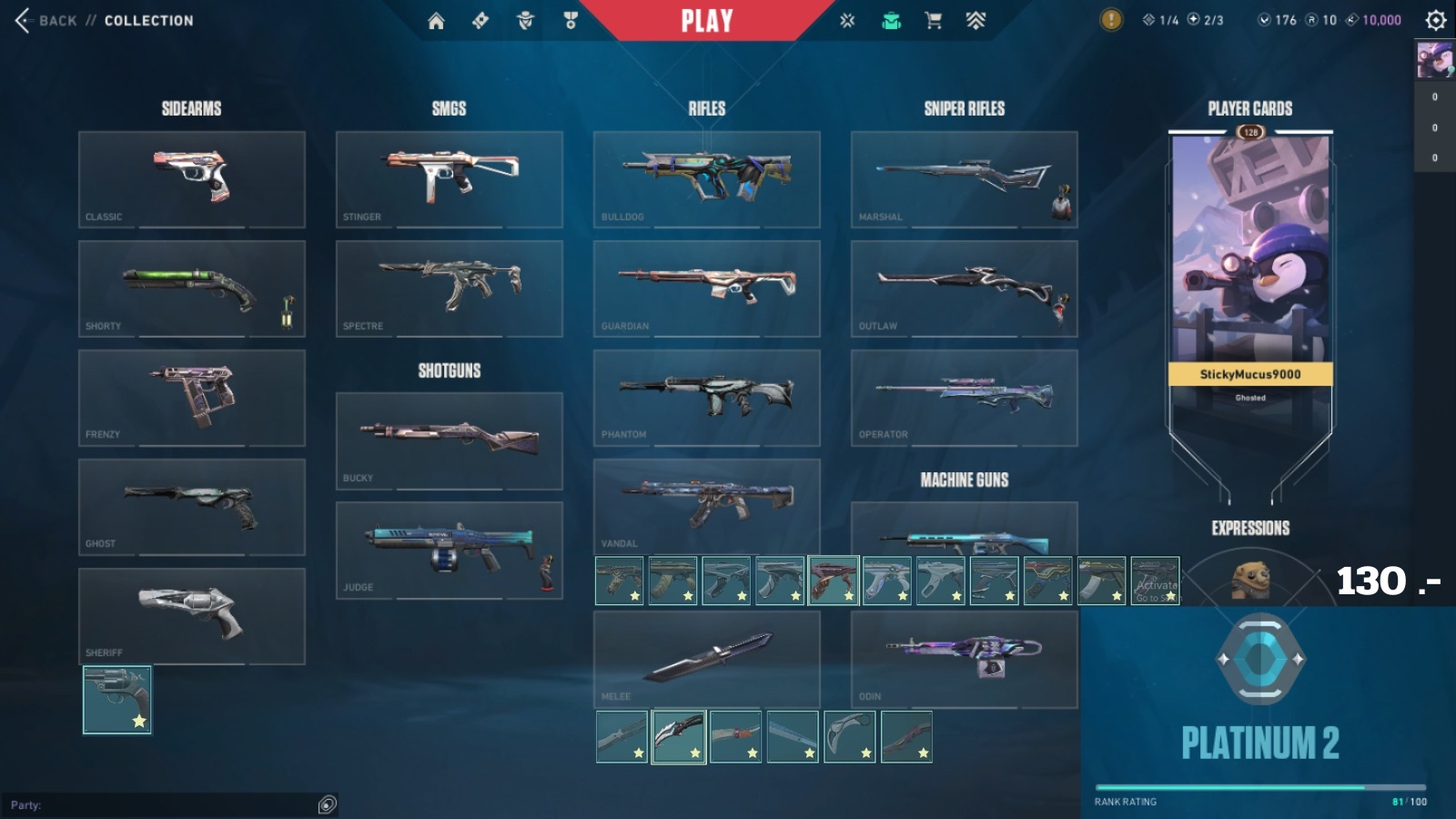
Task: Open the settings gear icon
Action: [x=1435, y=20]
